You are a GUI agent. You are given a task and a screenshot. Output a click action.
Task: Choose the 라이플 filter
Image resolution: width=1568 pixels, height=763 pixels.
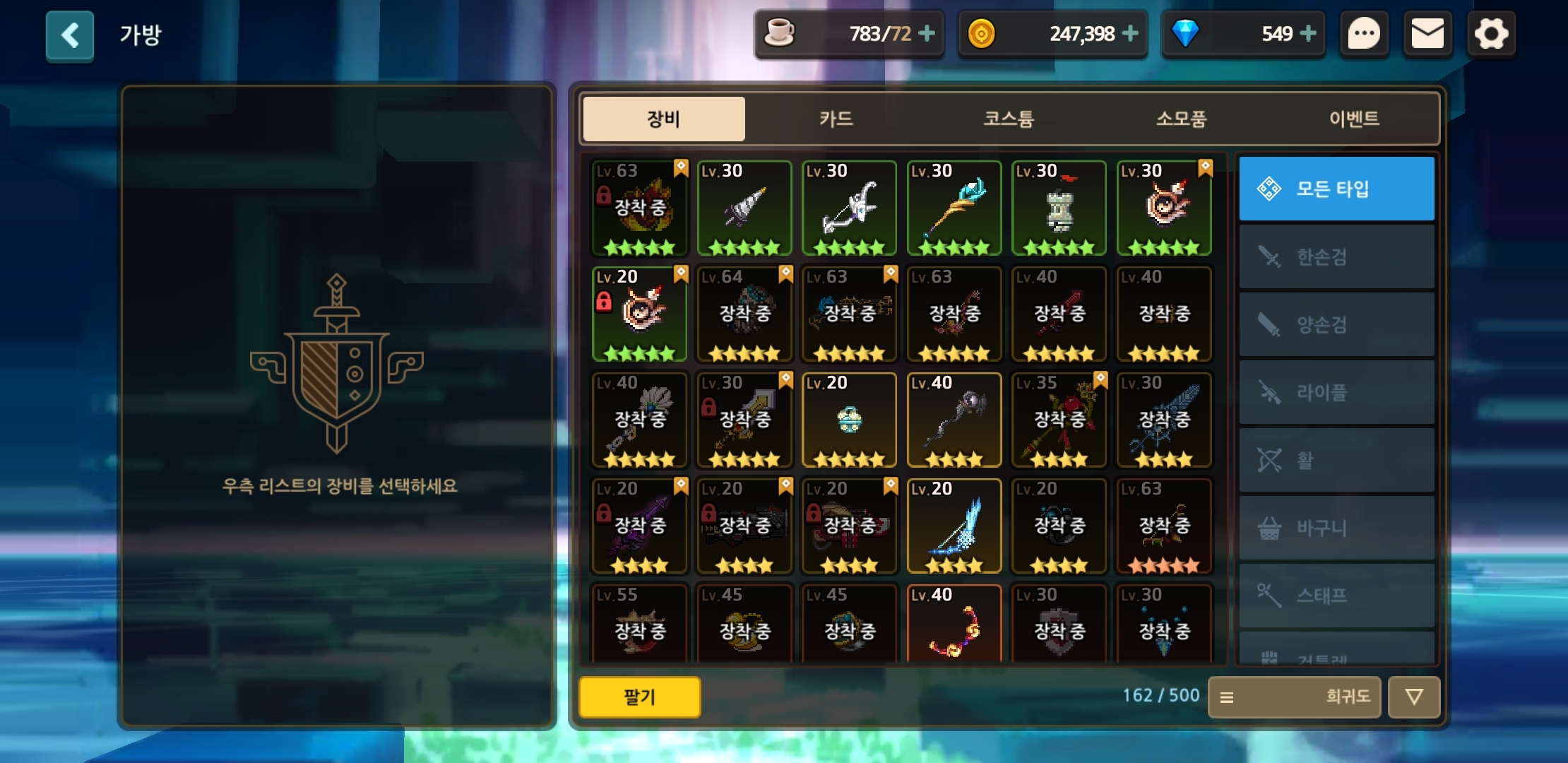1336,392
